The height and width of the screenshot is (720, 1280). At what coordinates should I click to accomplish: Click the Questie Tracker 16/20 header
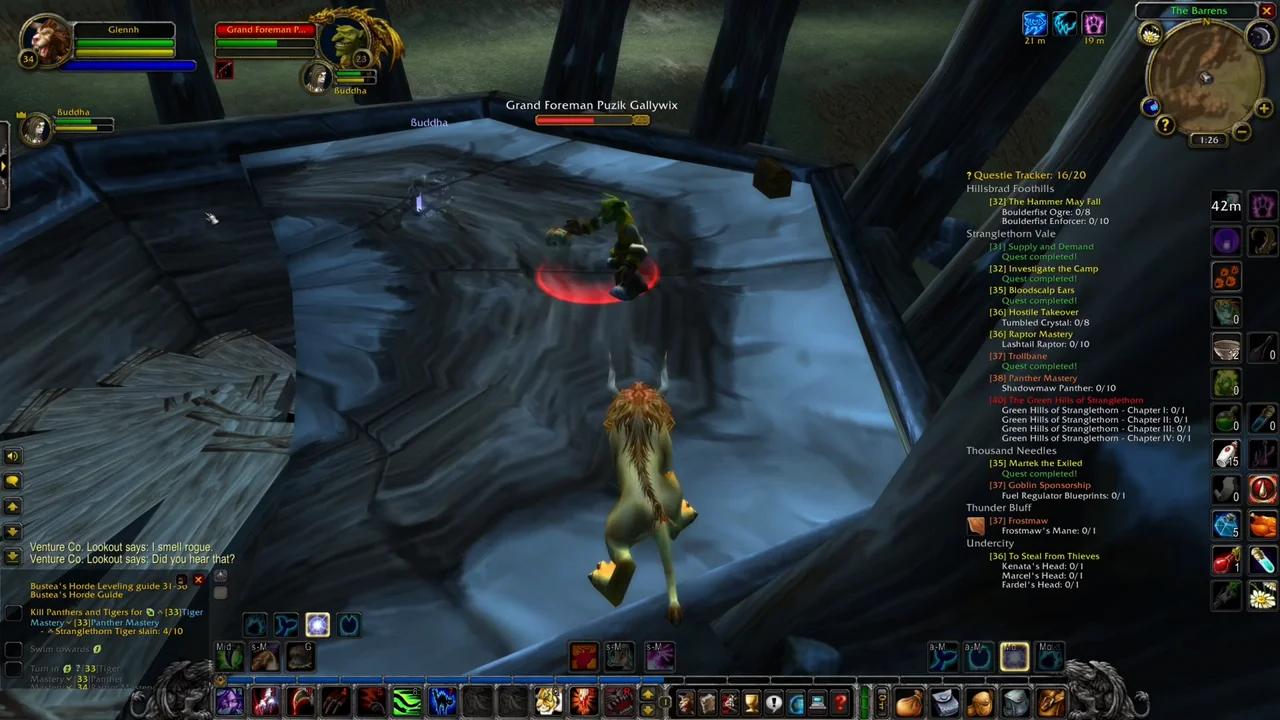[x=1026, y=174]
